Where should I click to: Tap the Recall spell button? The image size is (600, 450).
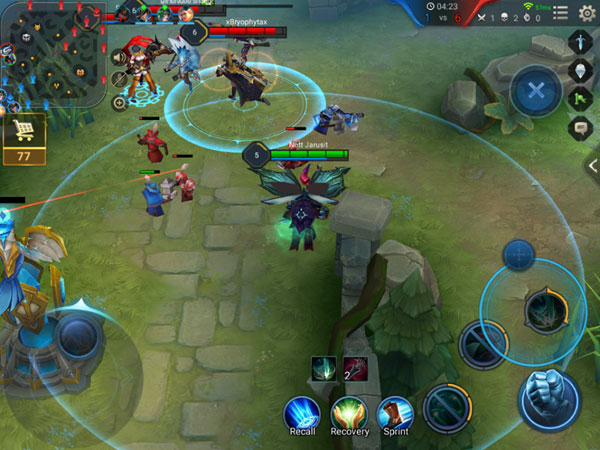coord(301,413)
